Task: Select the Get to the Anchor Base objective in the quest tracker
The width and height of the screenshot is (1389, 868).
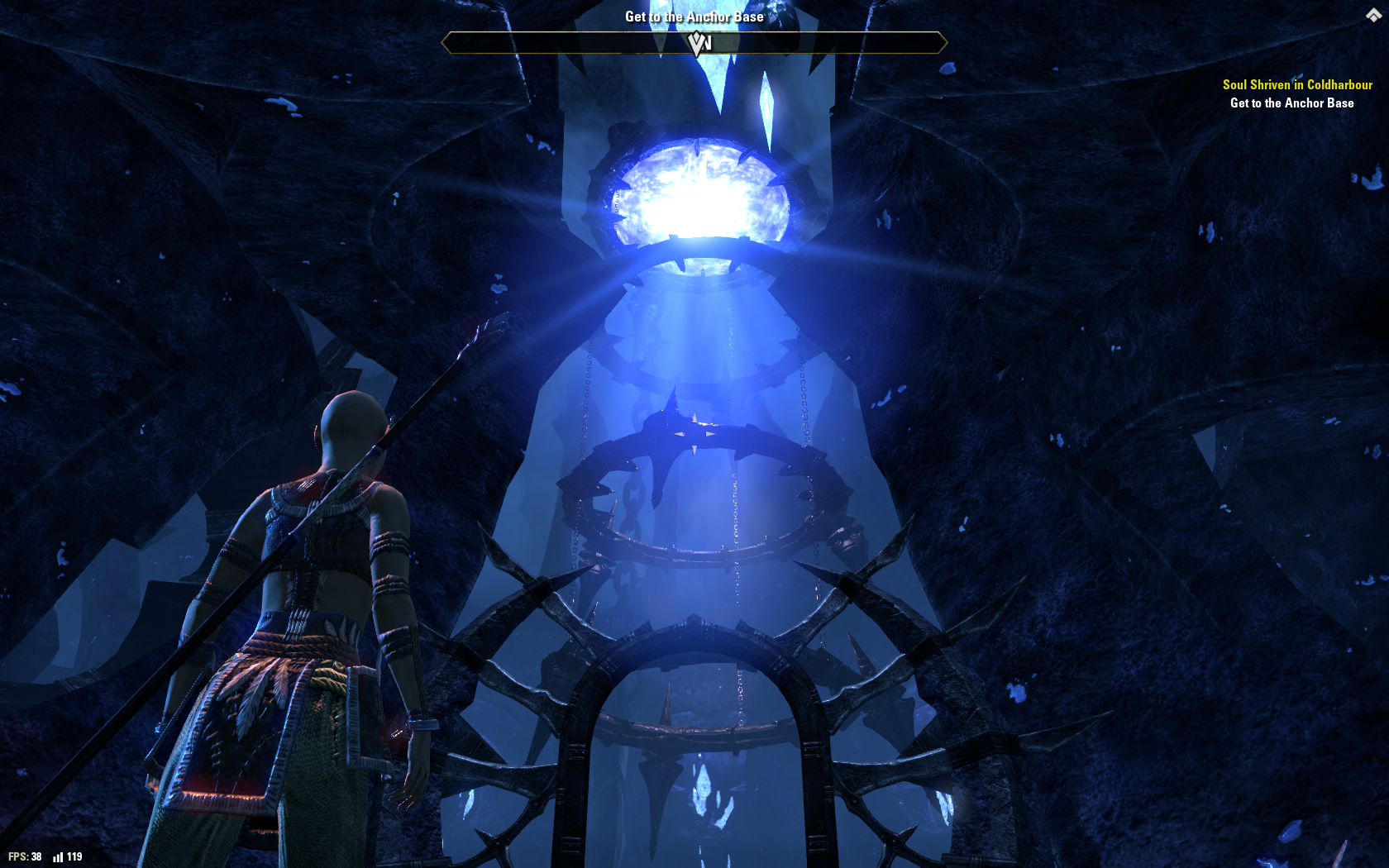Action: 1291,103
